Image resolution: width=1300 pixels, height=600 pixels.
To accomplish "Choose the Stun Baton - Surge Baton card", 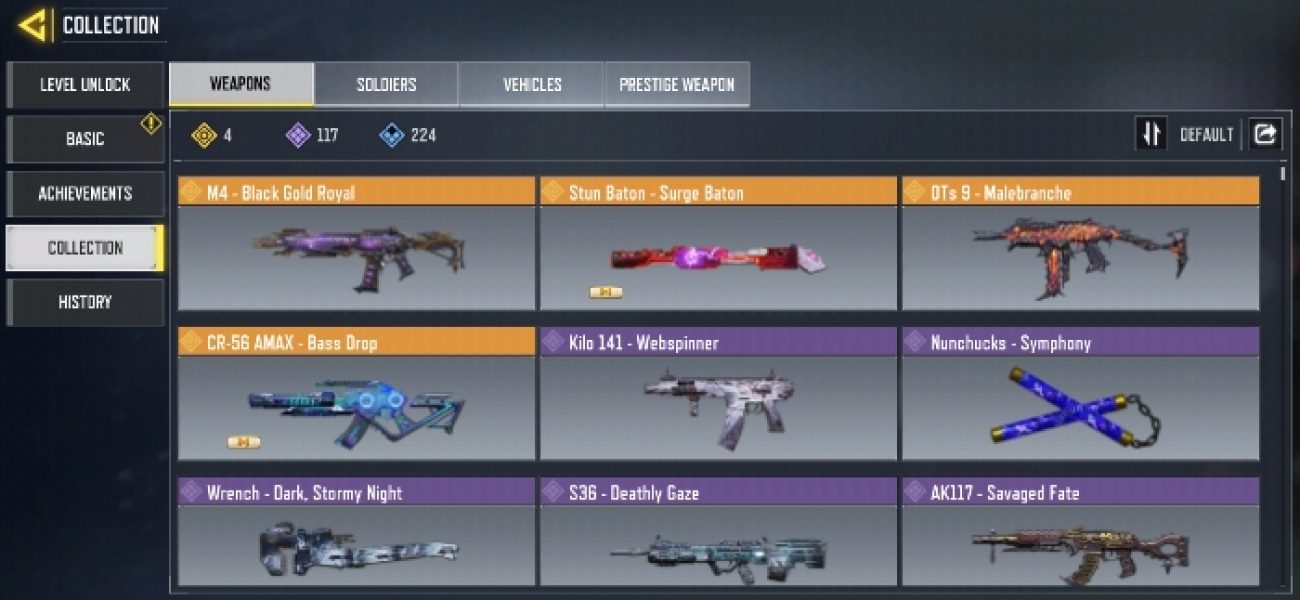I will (x=718, y=245).
